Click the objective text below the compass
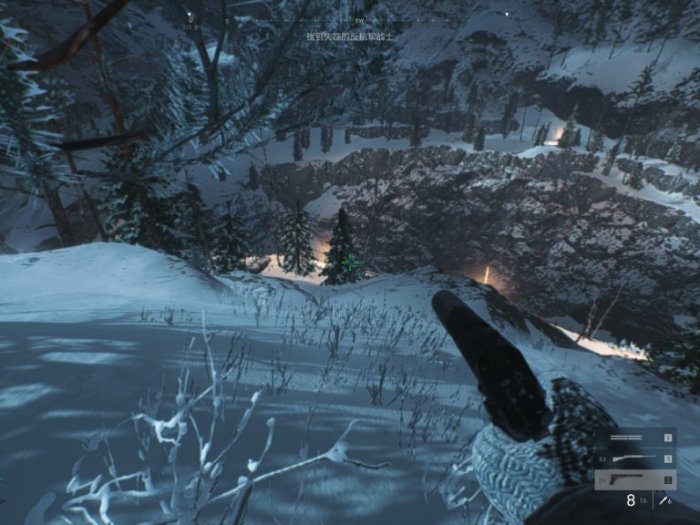Screen dimensions: 700x525 350,35
